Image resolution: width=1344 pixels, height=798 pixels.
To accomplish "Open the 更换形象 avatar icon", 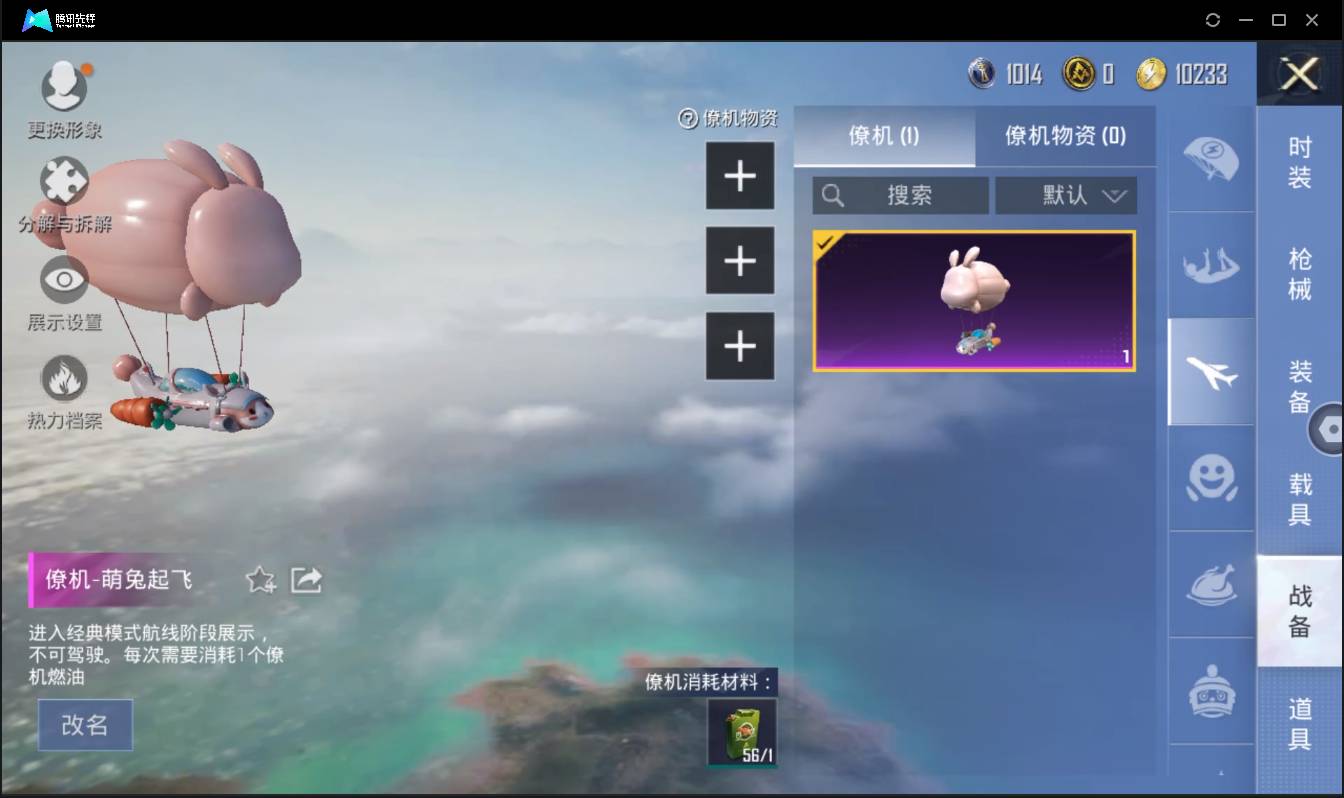I will [64, 85].
